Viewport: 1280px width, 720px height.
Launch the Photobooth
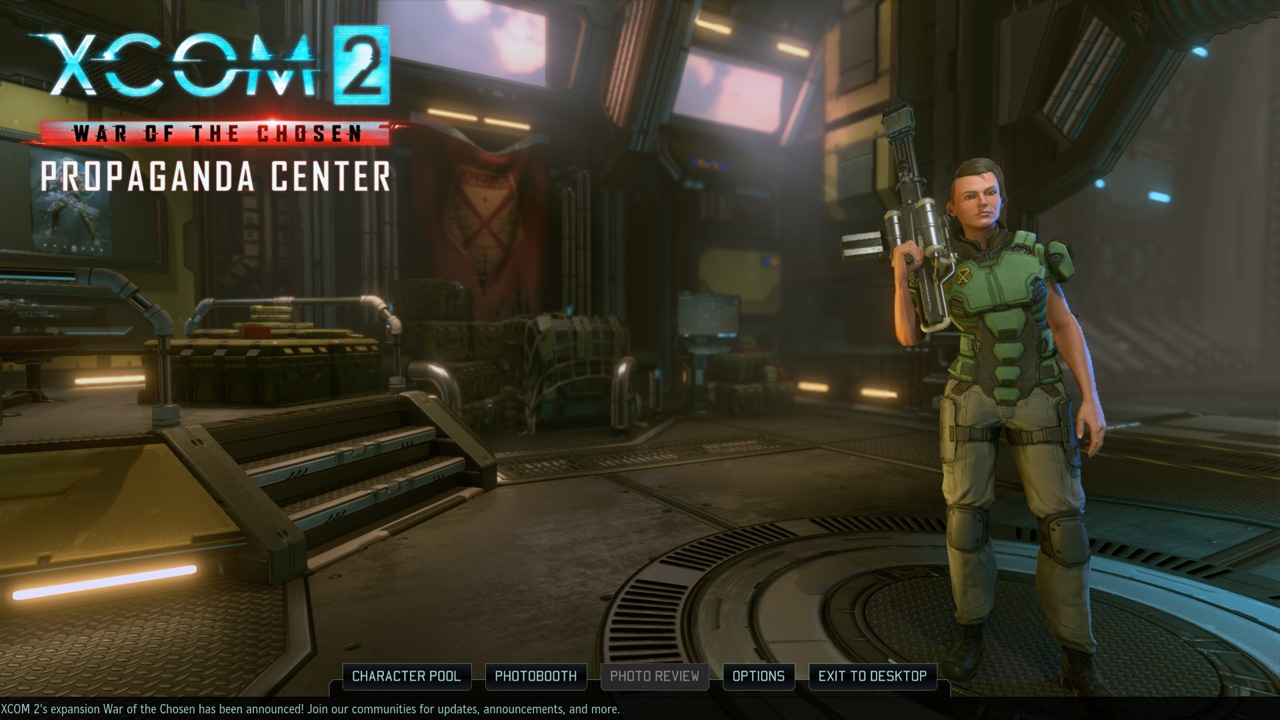pyautogui.click(x=536, y=676)
